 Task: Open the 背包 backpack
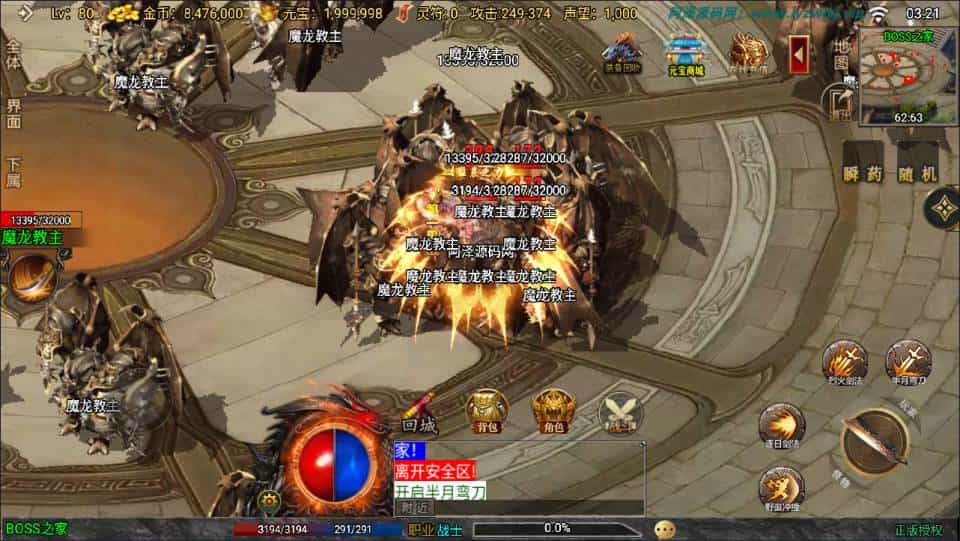click(487, 410)
